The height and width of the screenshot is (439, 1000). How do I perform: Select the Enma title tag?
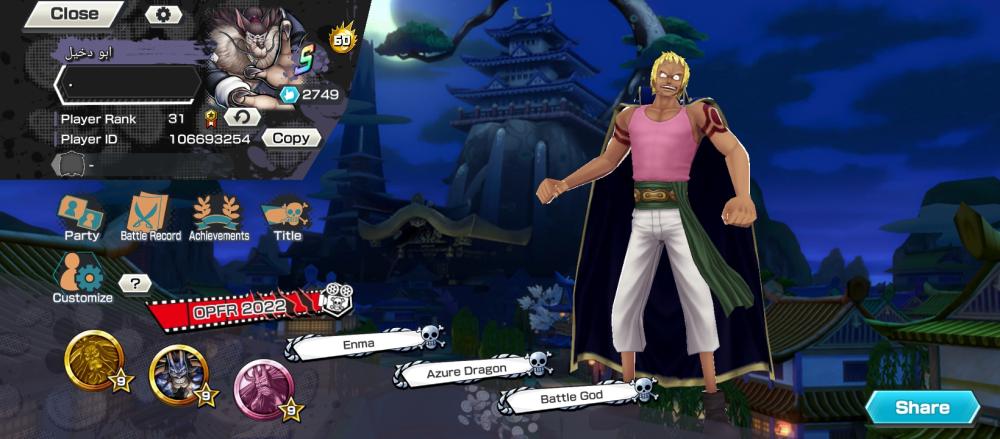(x=357, y=344)
